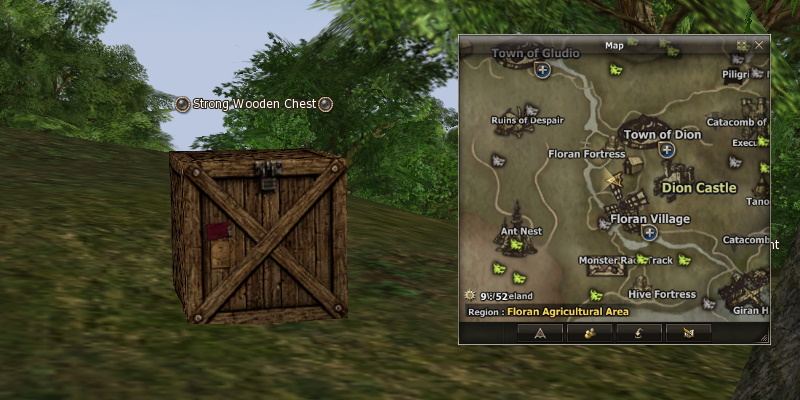Image resolution: width=800 pixels, height=400 pixels.
Task: Select the Strong Wooden Chest name label
Action: click(254, 104)
